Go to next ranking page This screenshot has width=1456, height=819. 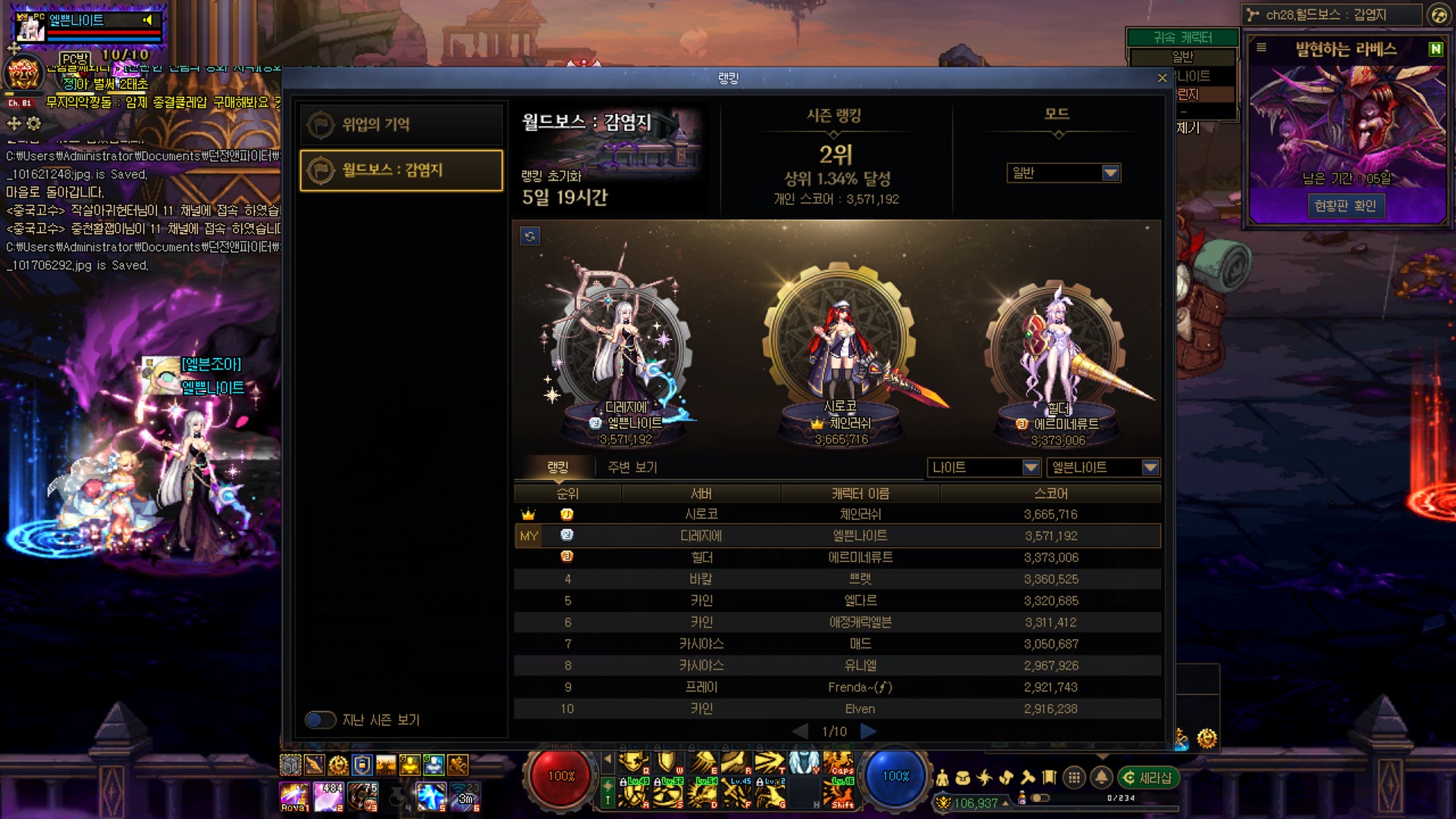pos(868,731)
